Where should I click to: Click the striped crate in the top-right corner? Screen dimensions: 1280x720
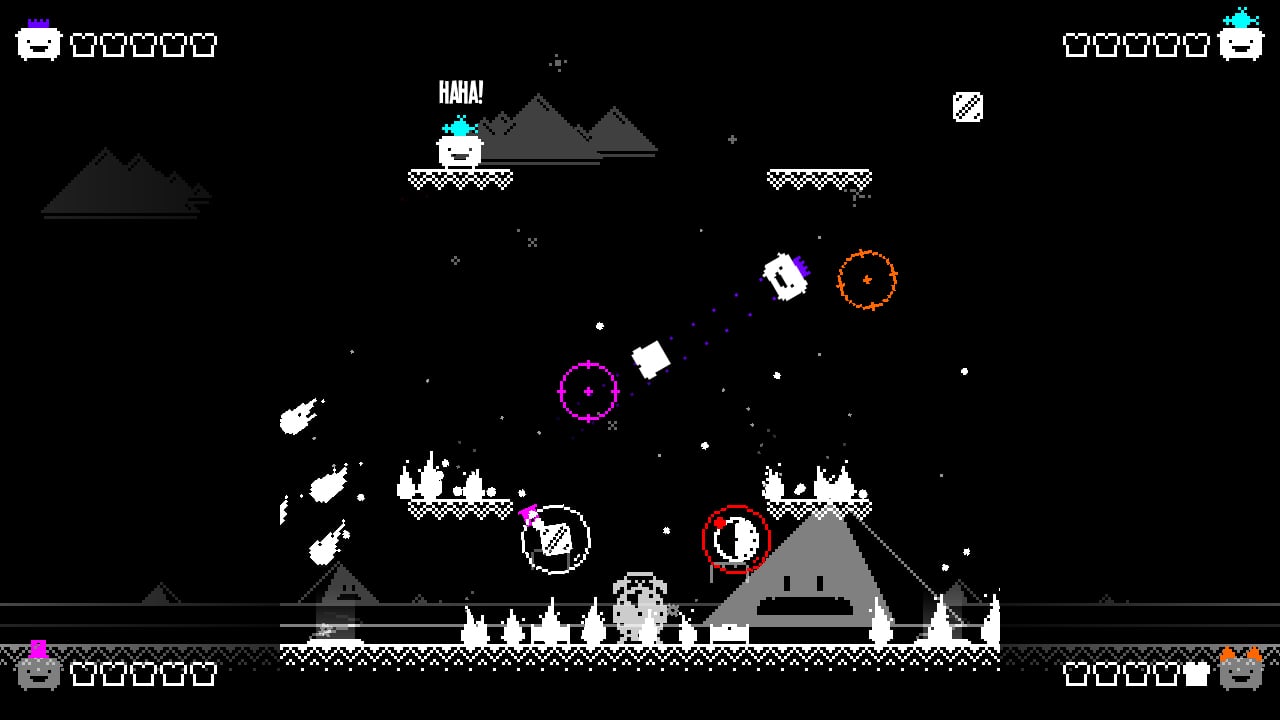tap(968, 108)
